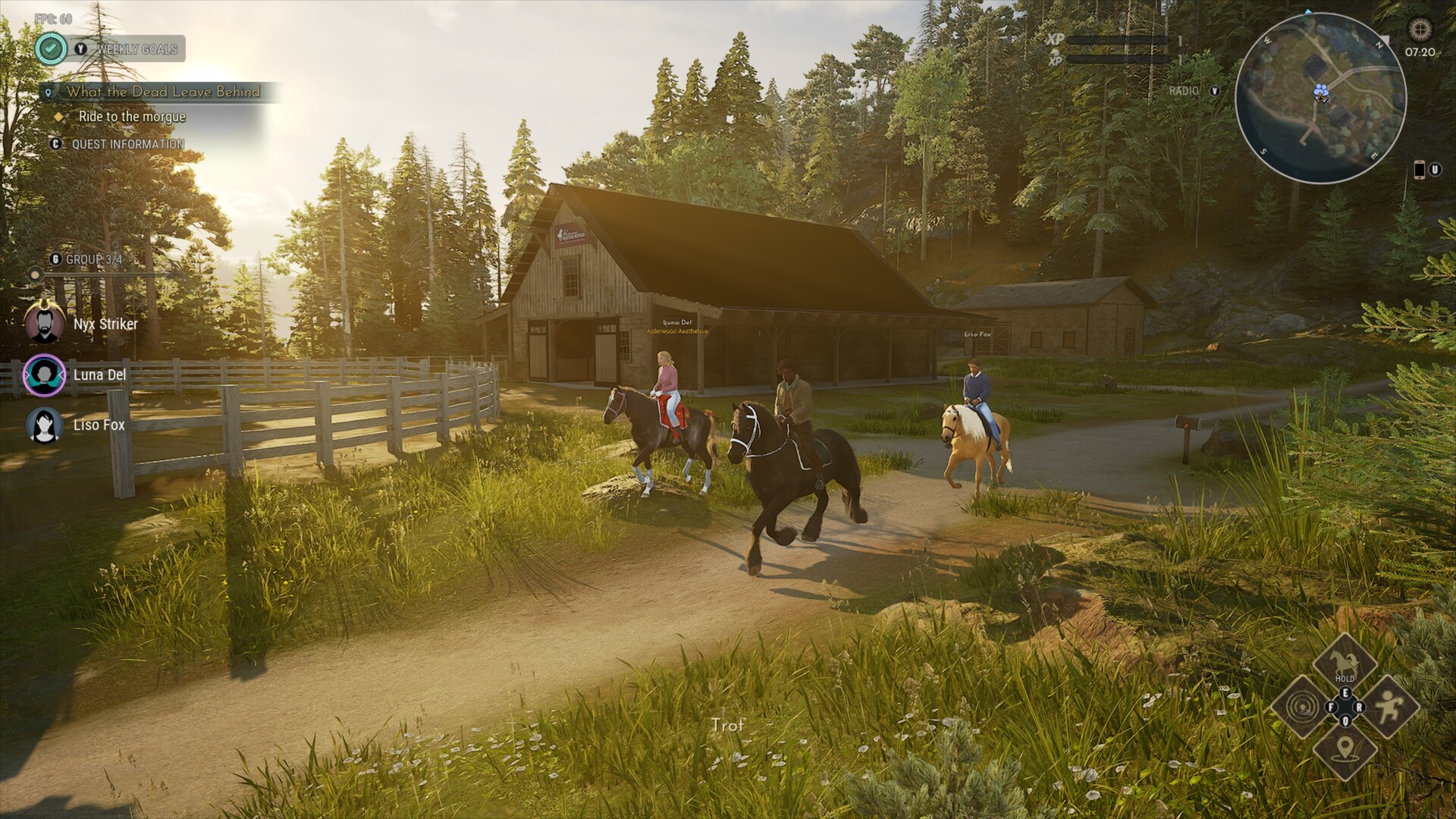Open the Group 3/4 panel header
The width and height of the screenshot is (1456, 819).
pos(94,259)
